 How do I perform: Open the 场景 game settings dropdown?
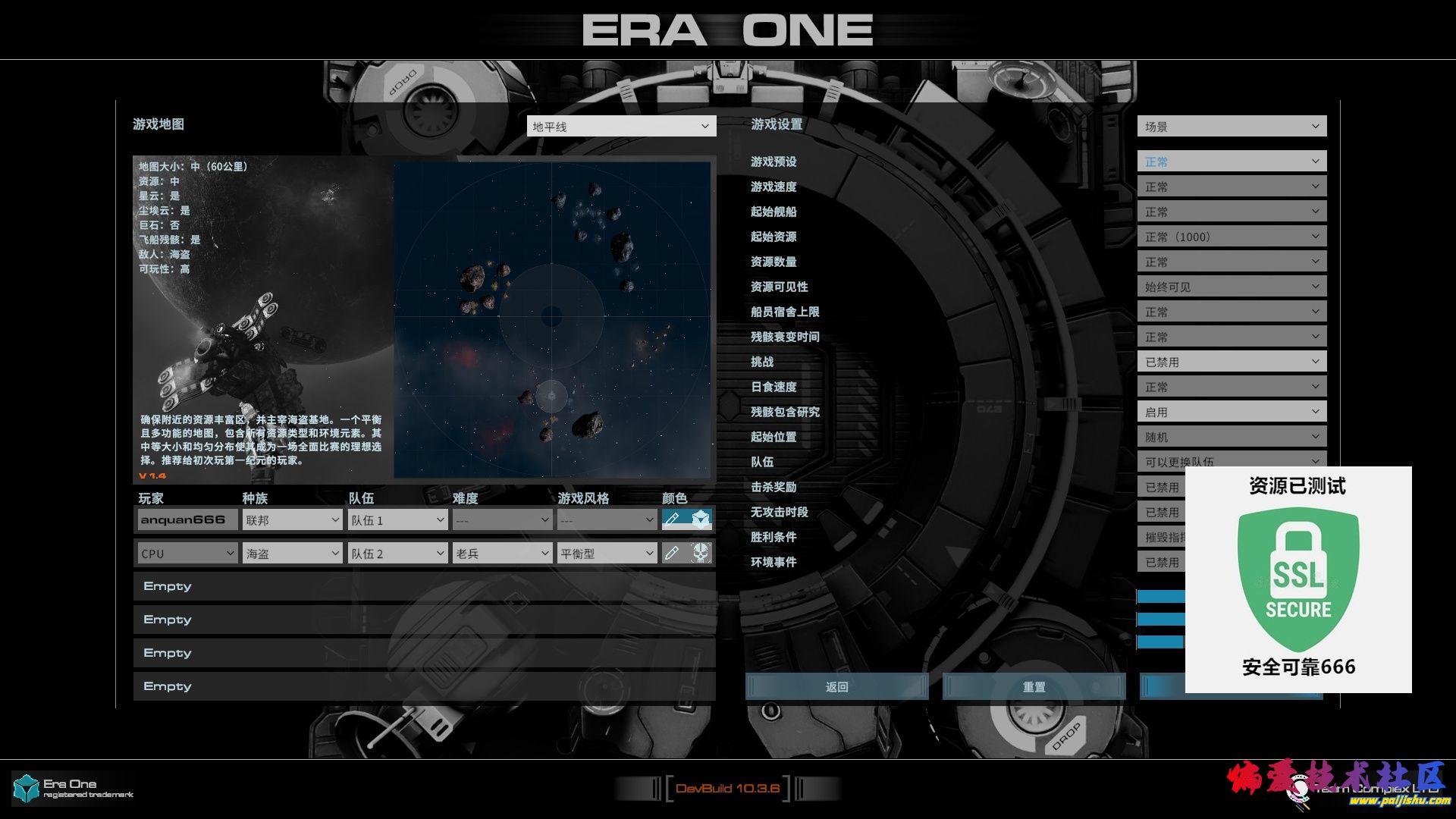(1232, 126)
